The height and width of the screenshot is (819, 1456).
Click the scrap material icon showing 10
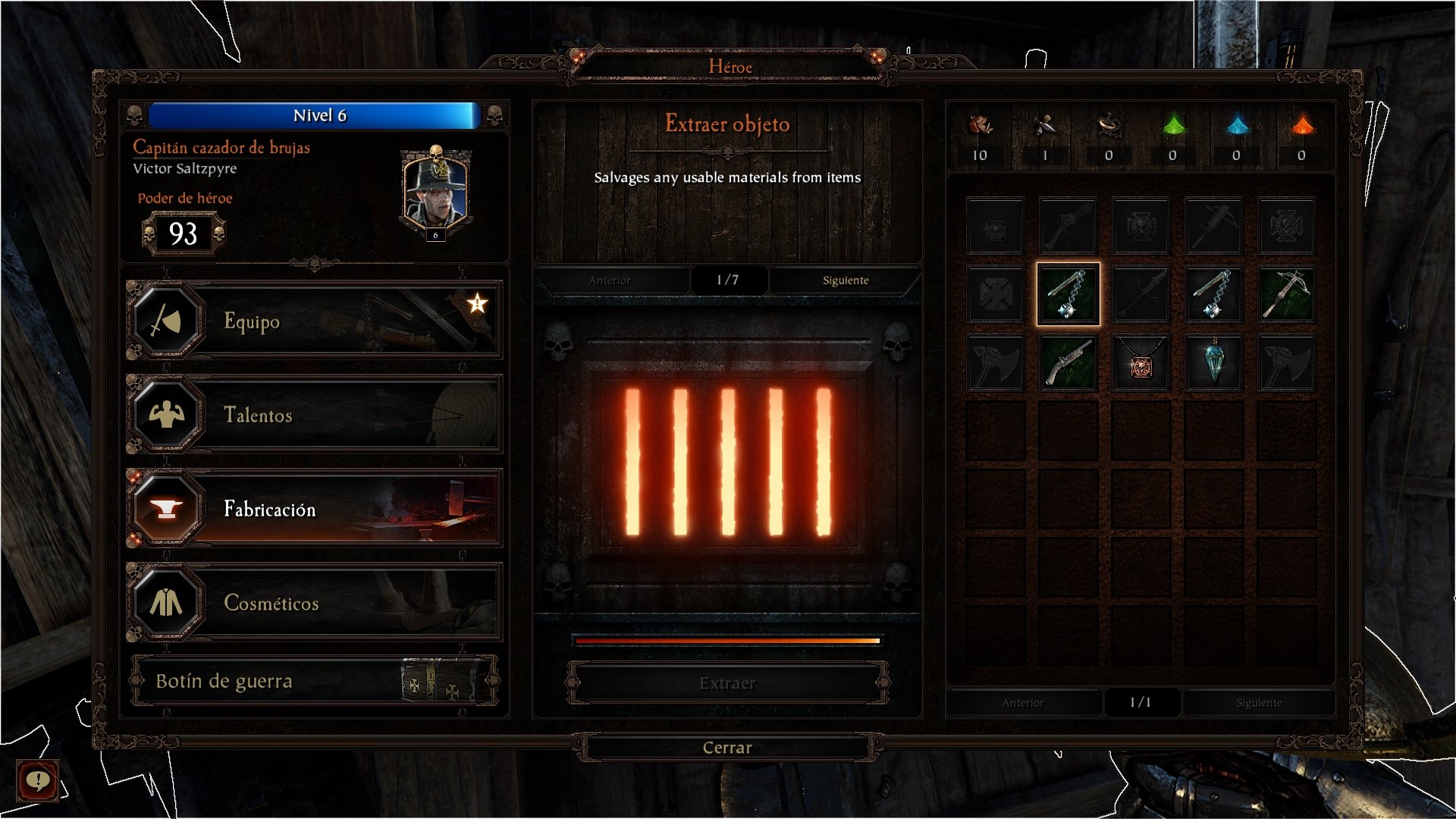click(x=981, y=136)
